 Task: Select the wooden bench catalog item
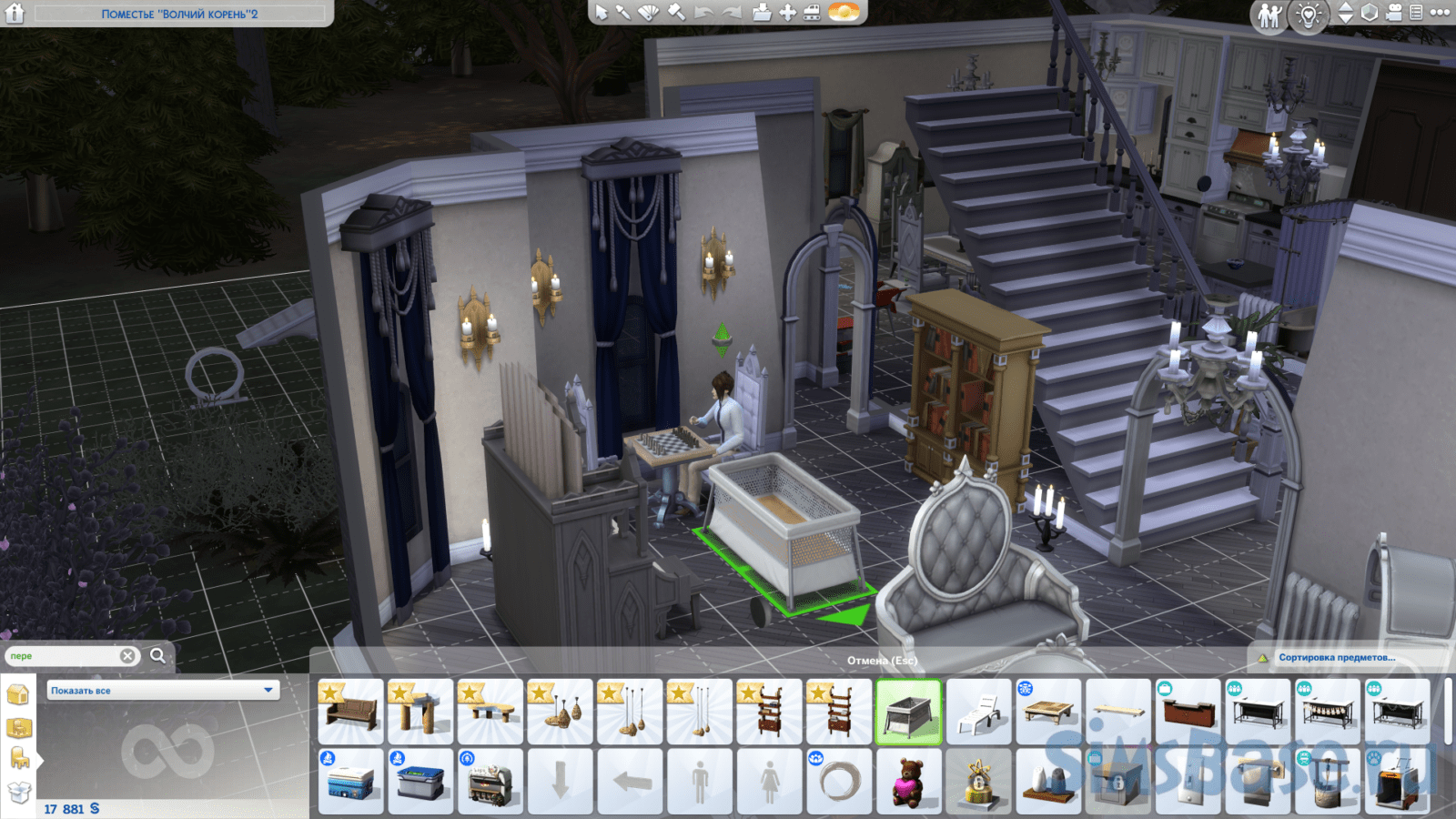pos(350,713)
